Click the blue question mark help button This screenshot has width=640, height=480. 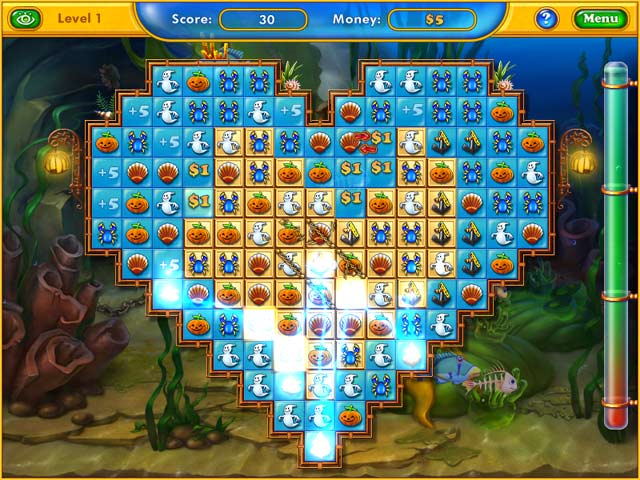546,18
